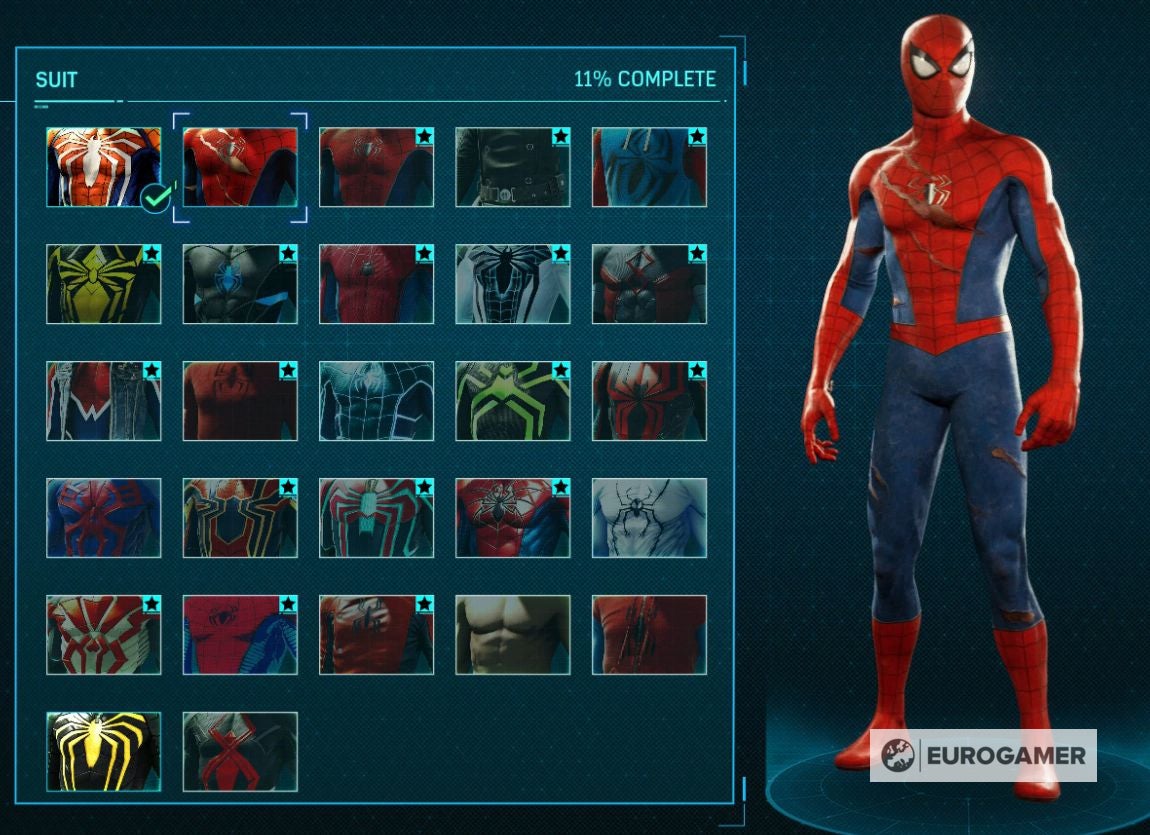Select the Scarlet Spider blue hoodie suit
This screenshot has height=835, width=1150.
coord(649,167)
